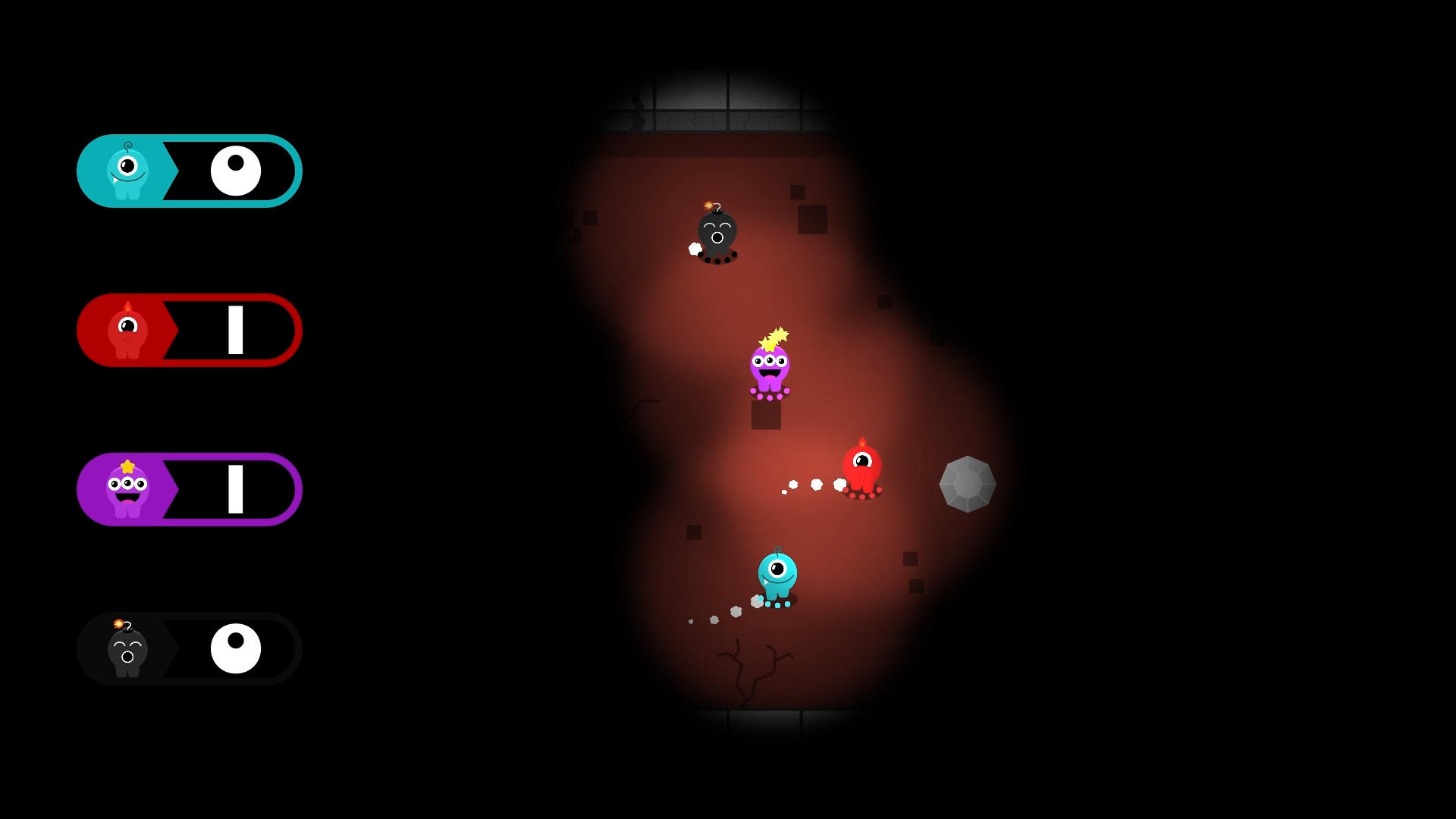1456x819 pixels.
Task: Switch to the bomb player panel
Action: pos(190,648)
